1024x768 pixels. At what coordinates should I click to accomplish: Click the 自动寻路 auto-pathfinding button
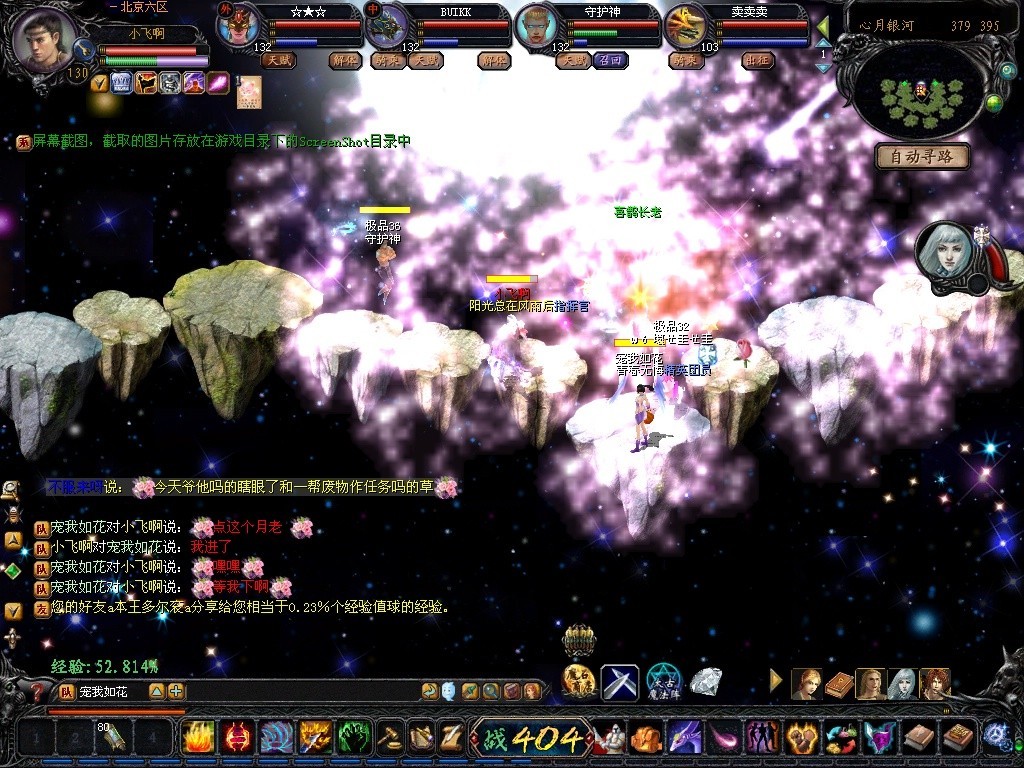[922, 156]
